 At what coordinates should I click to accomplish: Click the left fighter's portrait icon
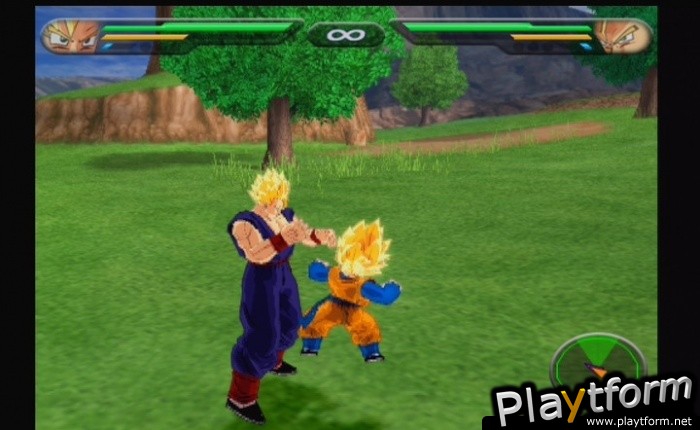[x=70, y=36]
